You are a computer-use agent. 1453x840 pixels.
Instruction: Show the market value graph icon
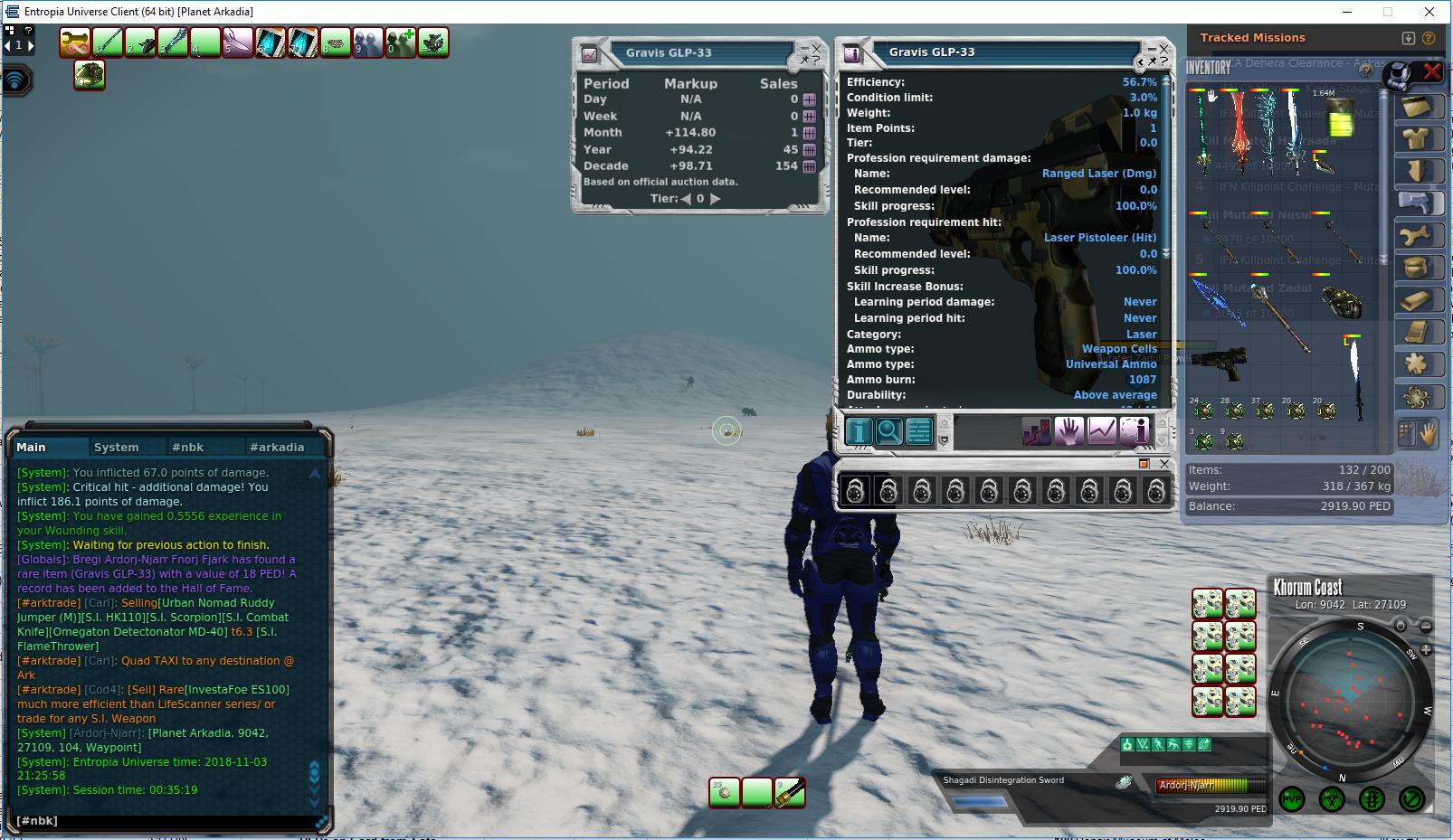tap(1101, 431)
